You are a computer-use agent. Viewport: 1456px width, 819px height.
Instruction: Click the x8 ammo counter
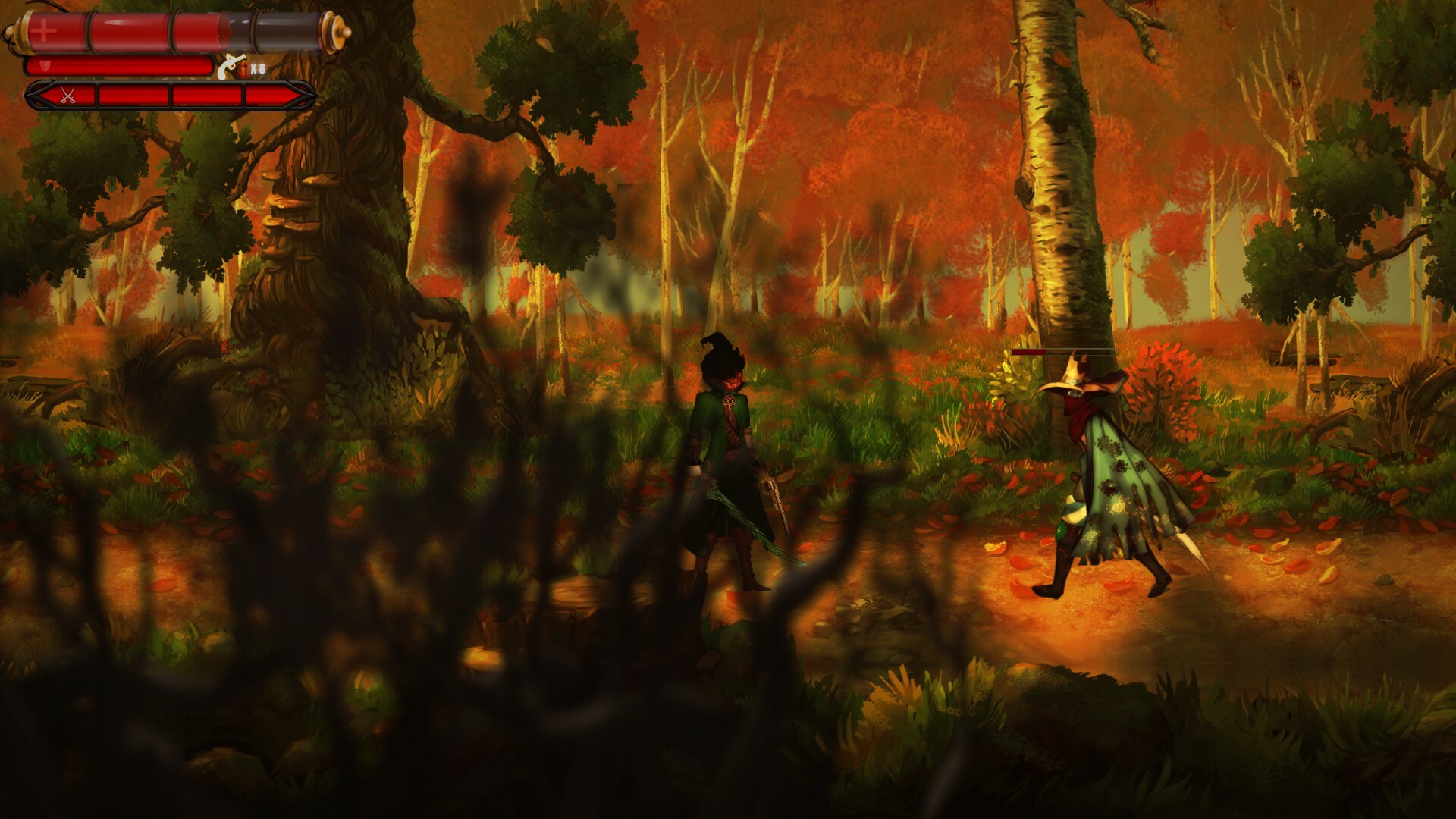257,67
